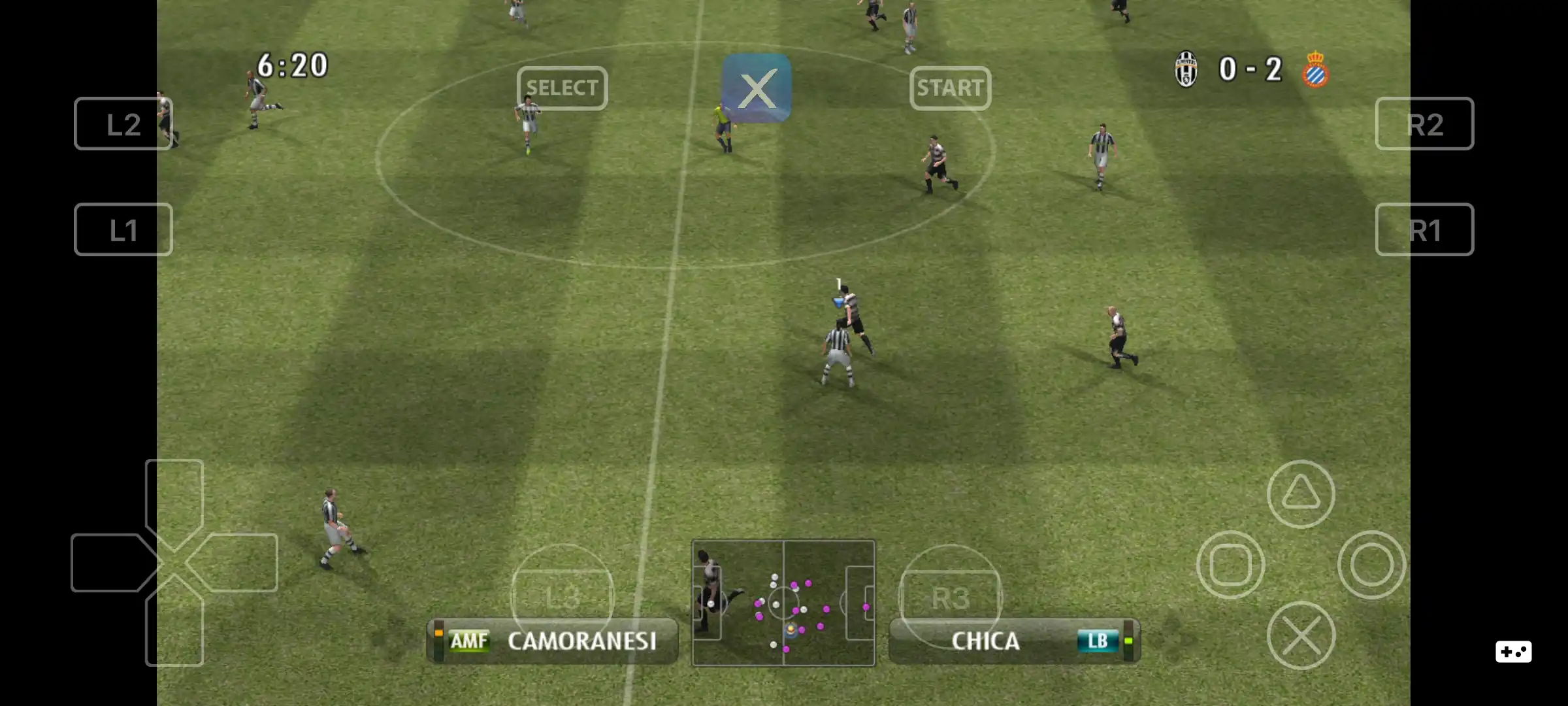
Task: Tap the Juventus club crest in scoreboard
Action: (x=1187, y=69)
